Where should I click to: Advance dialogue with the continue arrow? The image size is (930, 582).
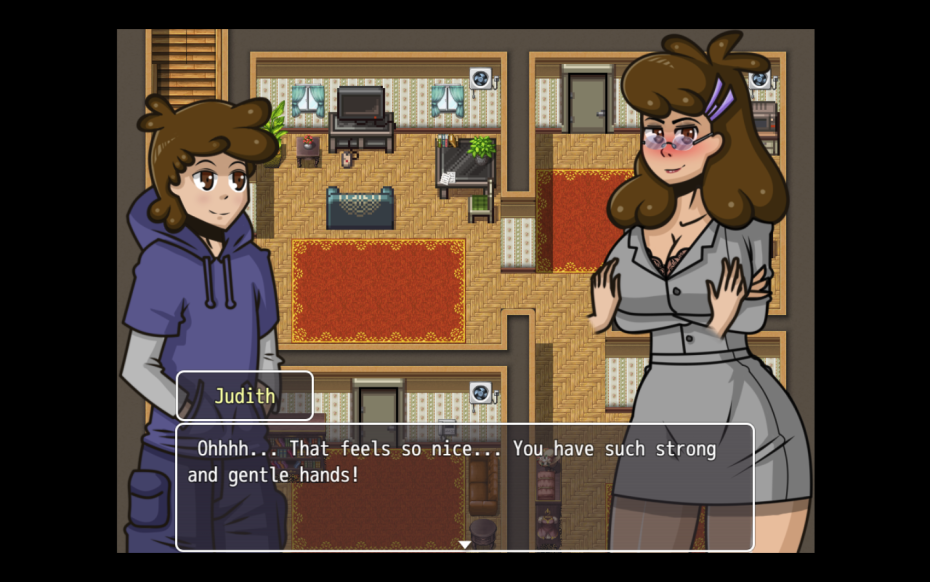coord(465,544)
